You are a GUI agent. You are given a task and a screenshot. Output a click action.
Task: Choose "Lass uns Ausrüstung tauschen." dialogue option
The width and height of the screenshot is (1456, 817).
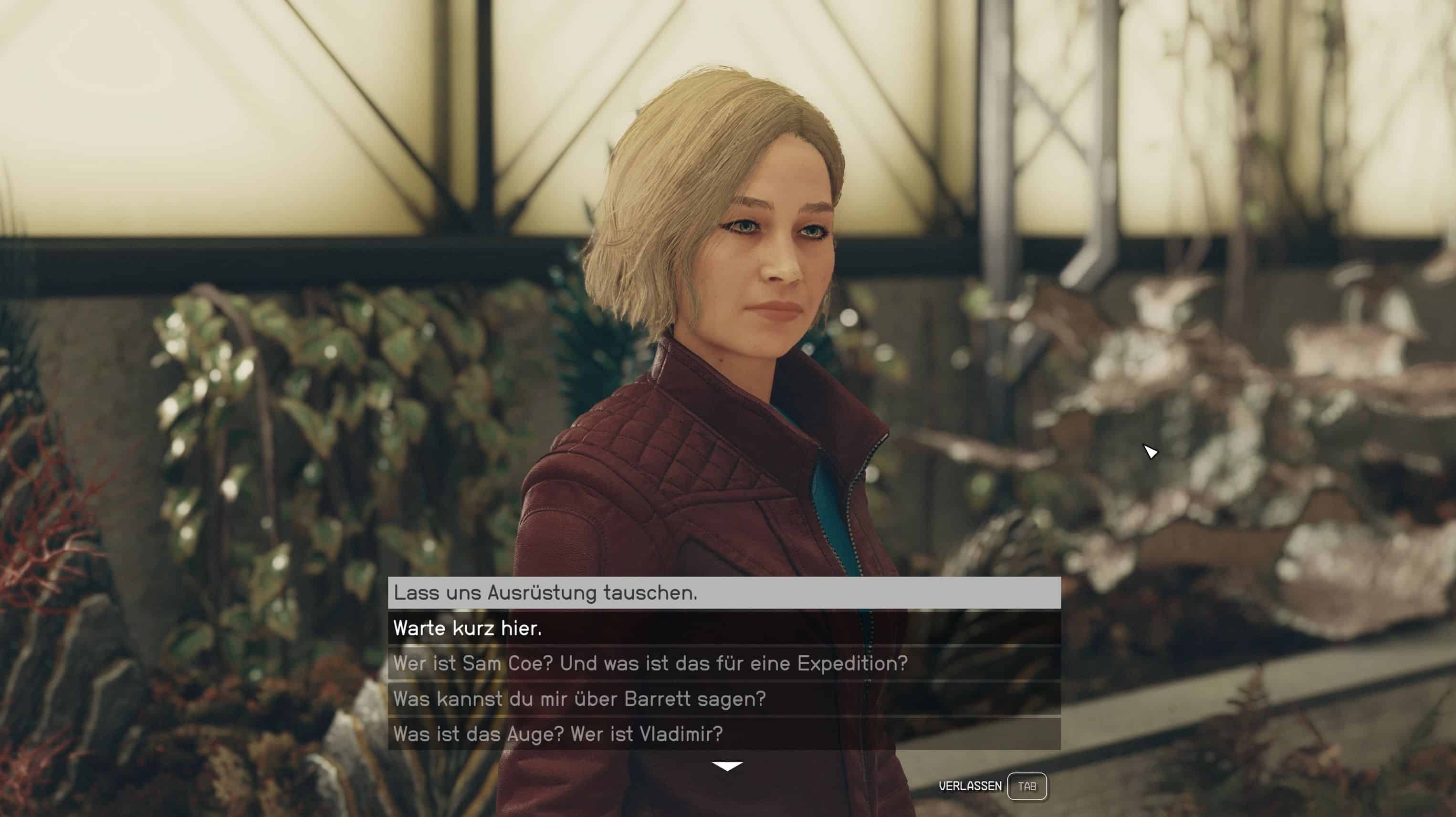(x=724, y=593)
